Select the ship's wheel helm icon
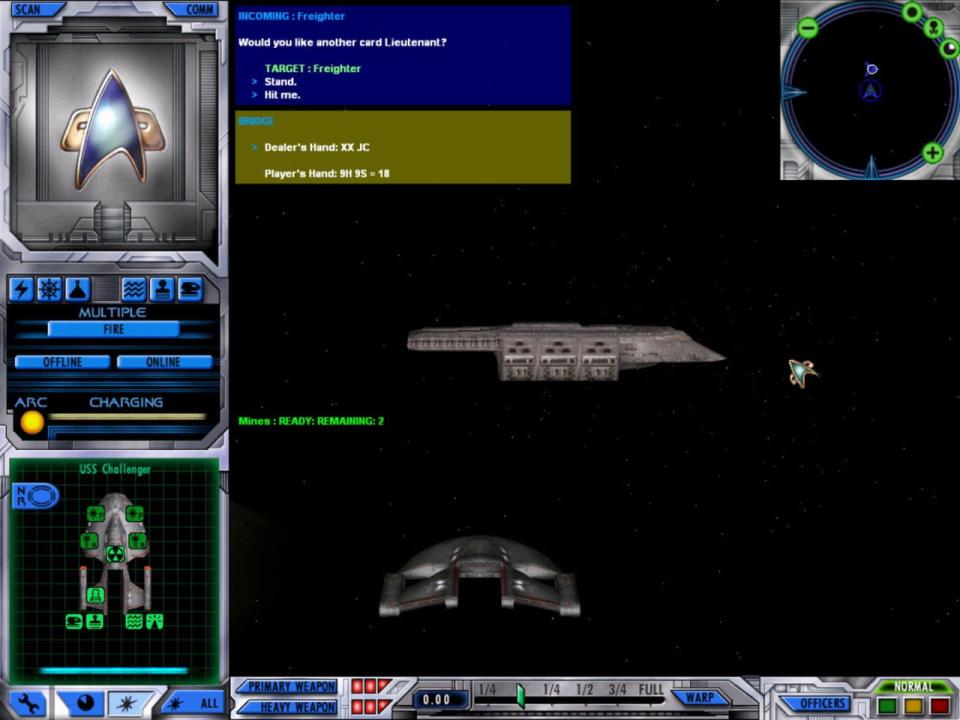 [x=49, y=290]
